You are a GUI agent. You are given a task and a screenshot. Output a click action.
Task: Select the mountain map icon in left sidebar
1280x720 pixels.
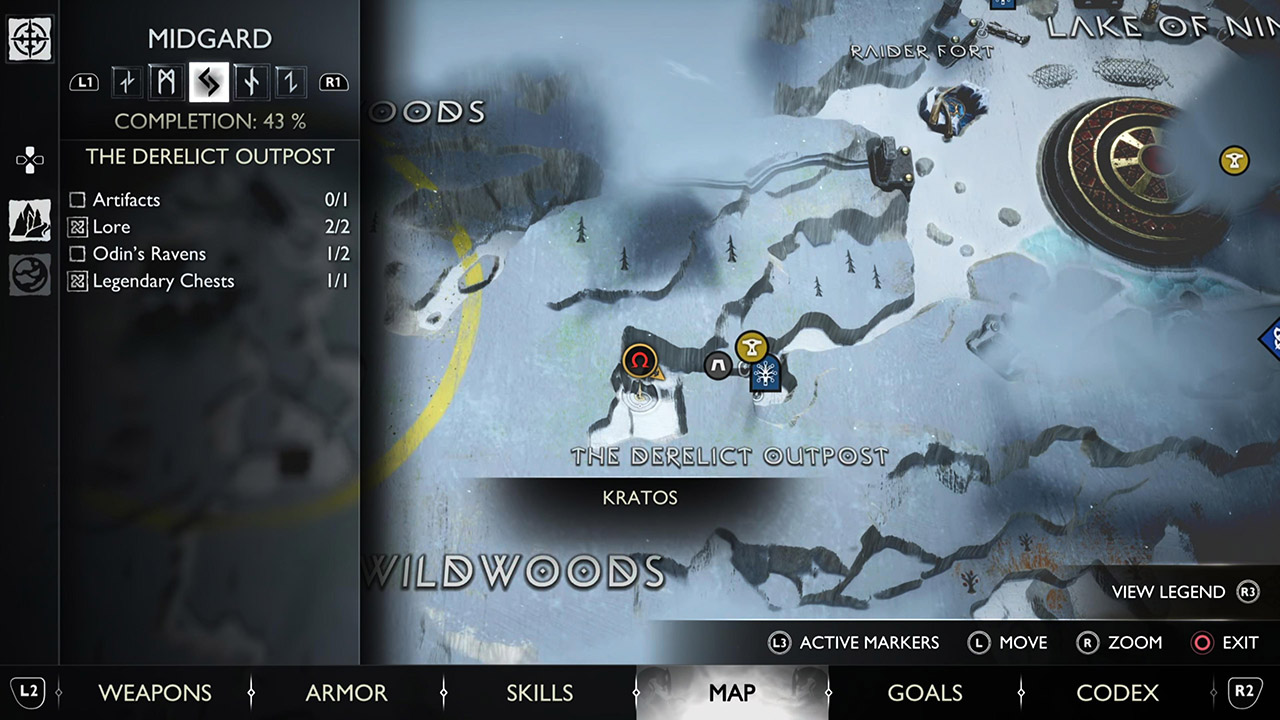coord(30,220)
